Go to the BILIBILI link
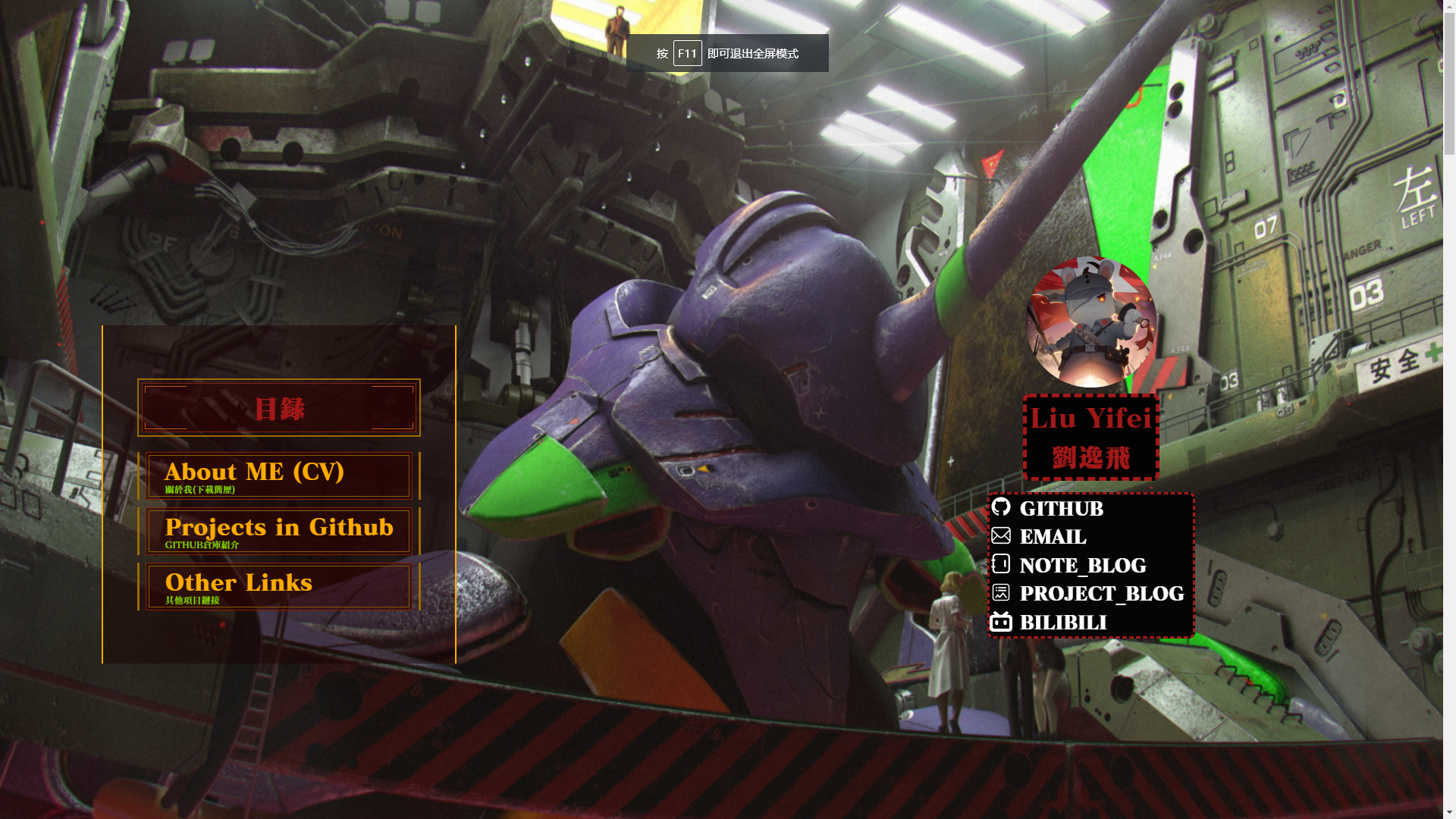This screenshot has width=1456, height=819. [1062, 622]
